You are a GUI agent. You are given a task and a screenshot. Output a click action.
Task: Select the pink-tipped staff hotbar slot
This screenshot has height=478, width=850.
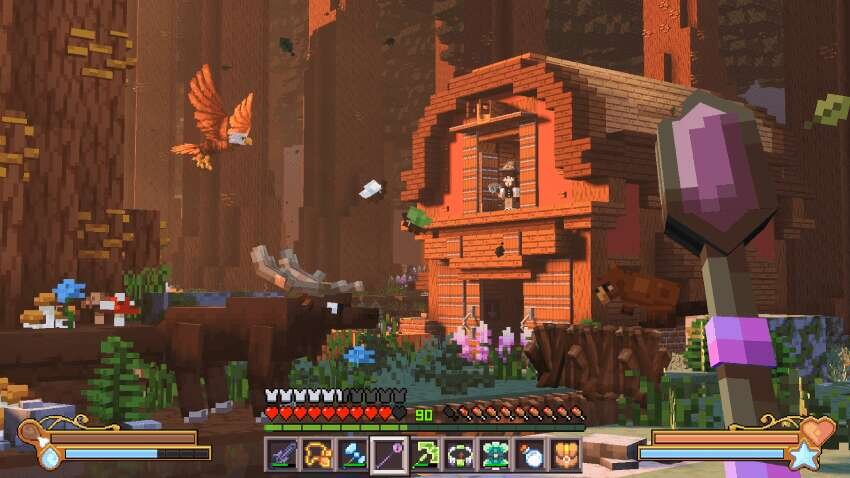point(388,455)
